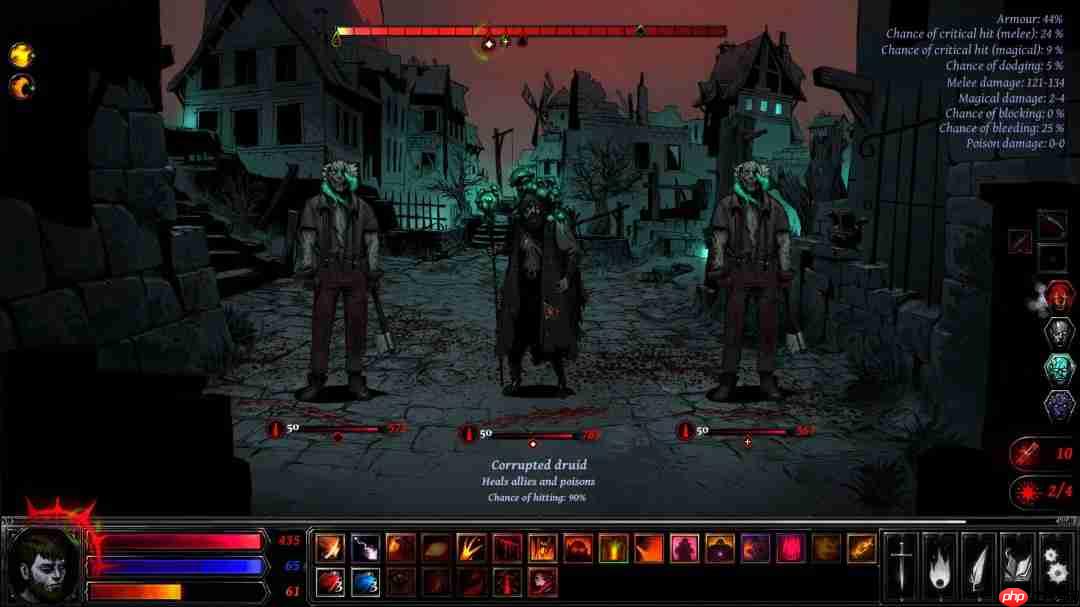The height and width of the screenshot is (607, 1080).
Task: Select the fireball magic skill card
Action: (940, 560)
